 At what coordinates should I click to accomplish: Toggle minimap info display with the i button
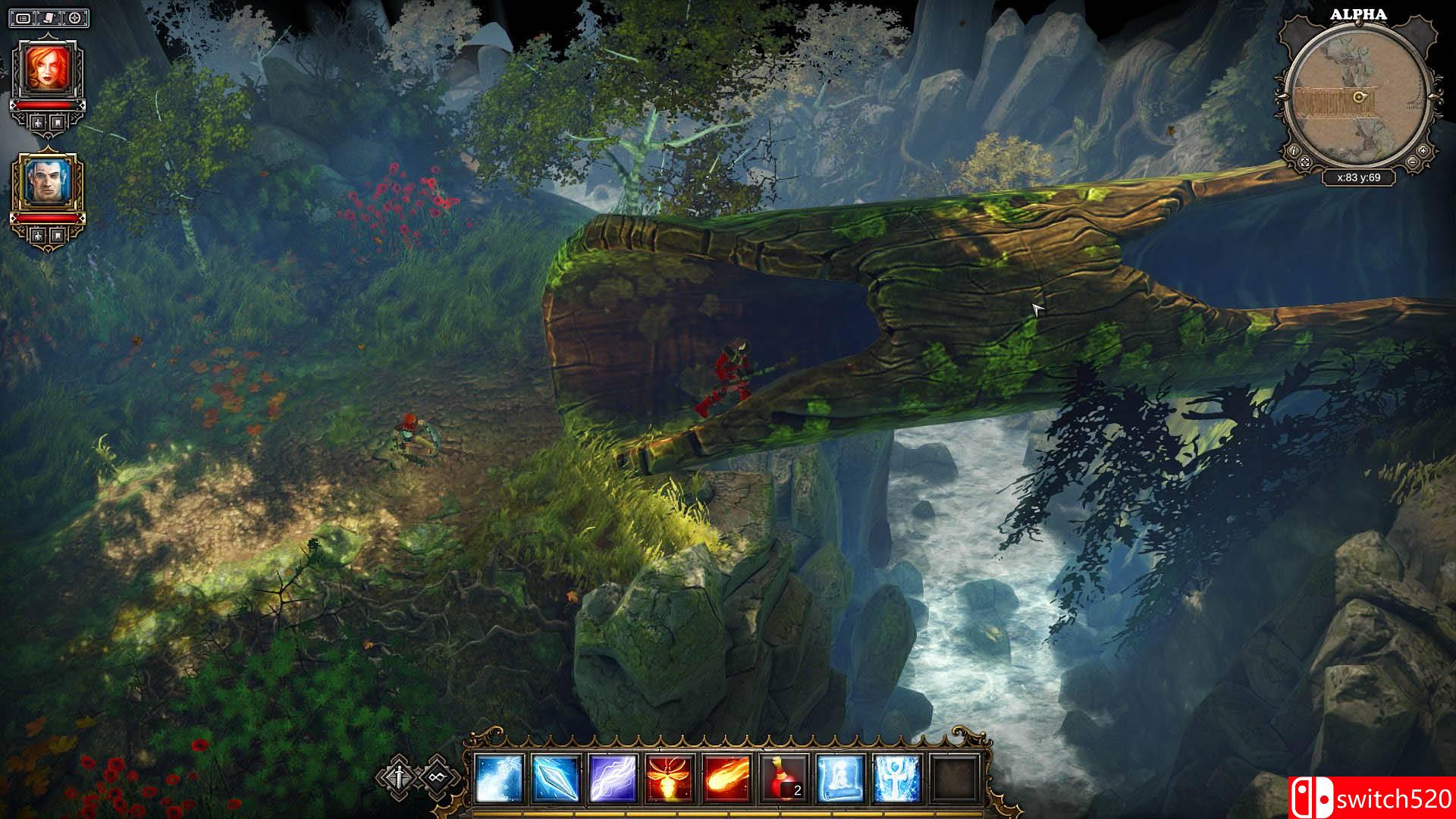click(x=1294, y=151)
